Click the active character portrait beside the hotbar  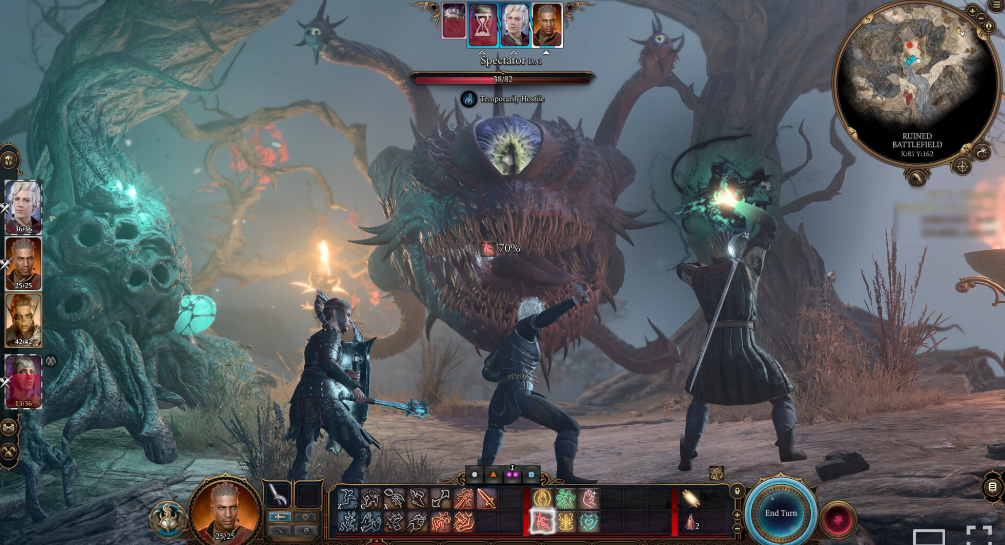point(225,509)
